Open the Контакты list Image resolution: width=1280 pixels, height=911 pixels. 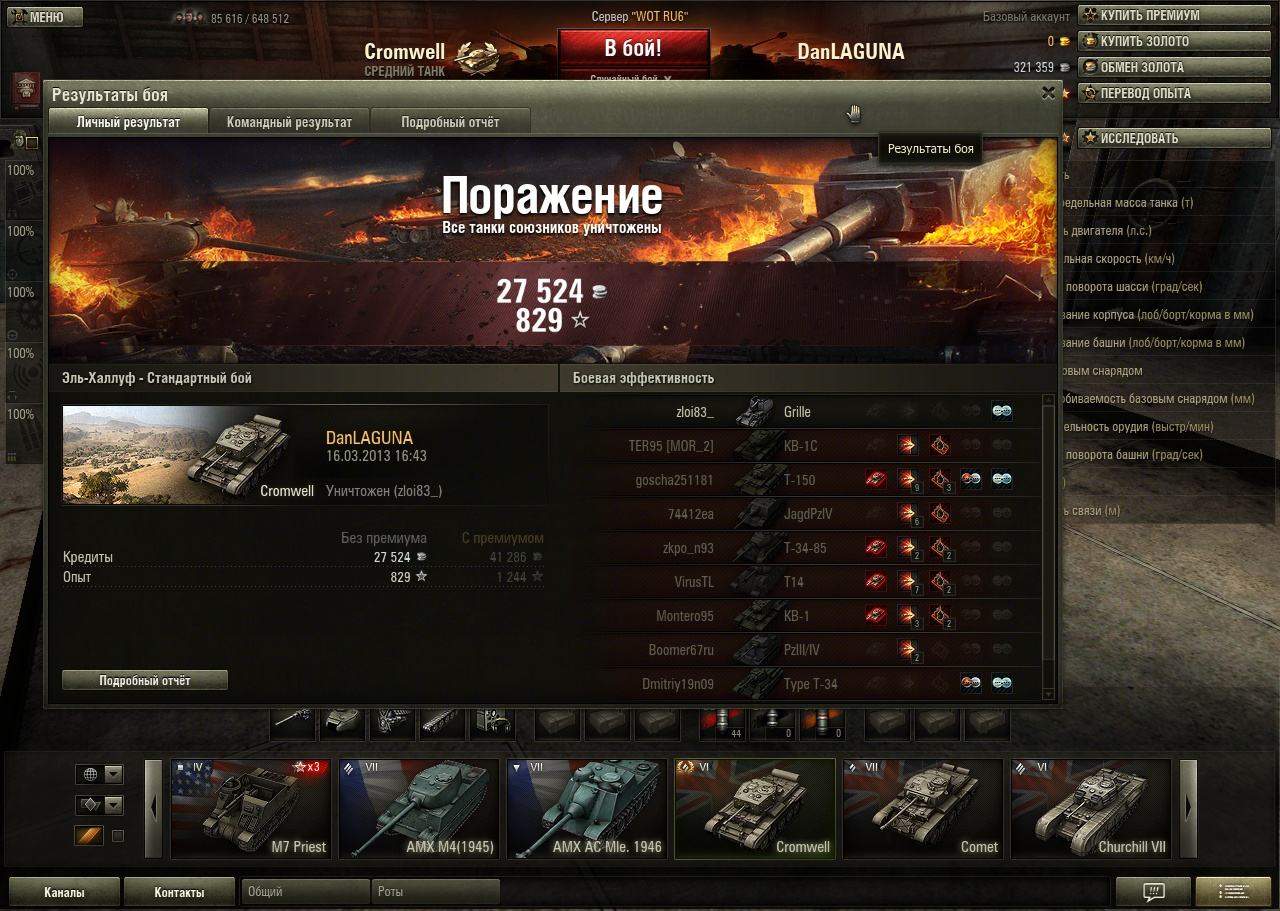pos(179,892)
